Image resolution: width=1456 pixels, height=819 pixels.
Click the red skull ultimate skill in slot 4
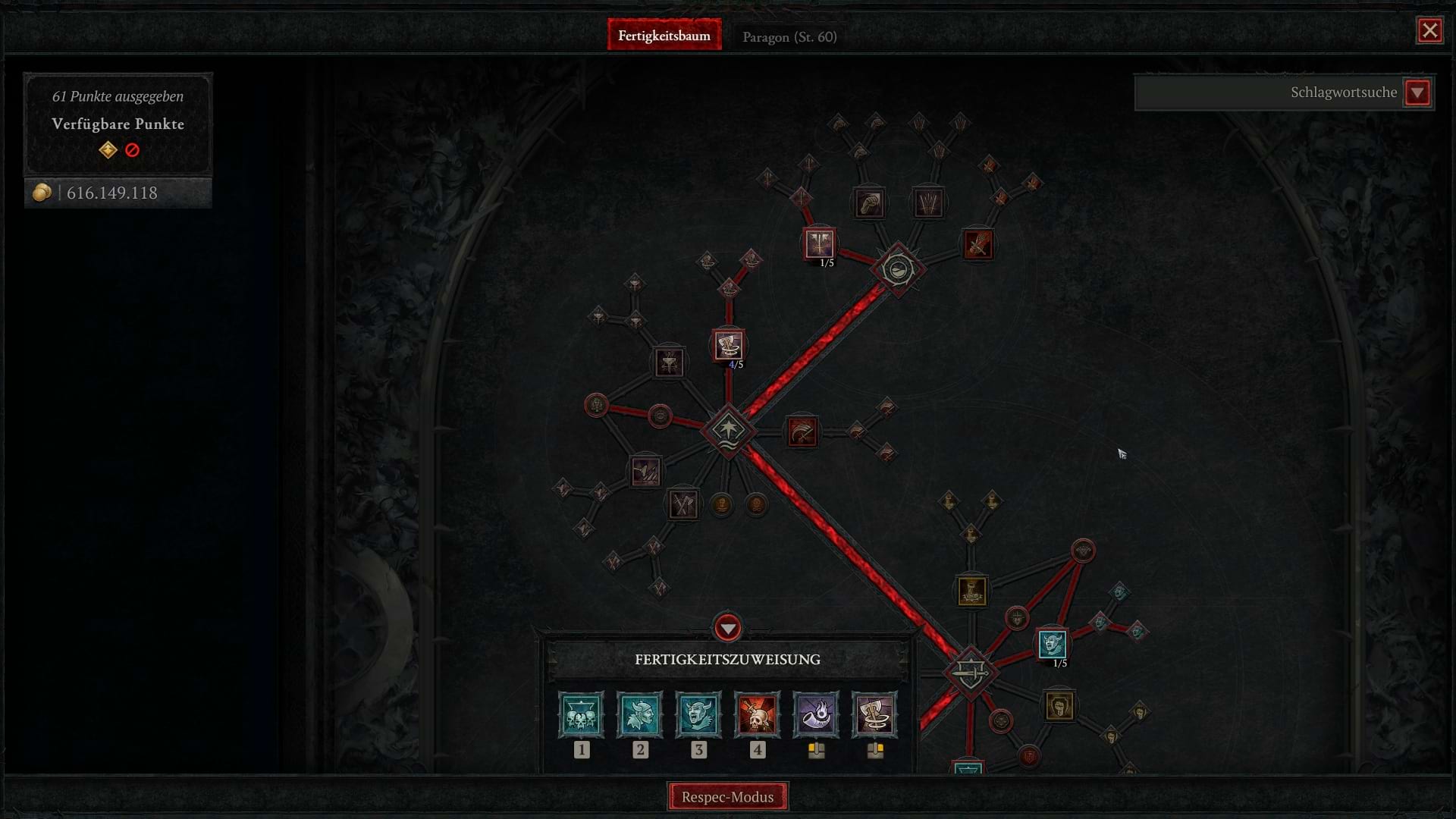coord(758,714)
